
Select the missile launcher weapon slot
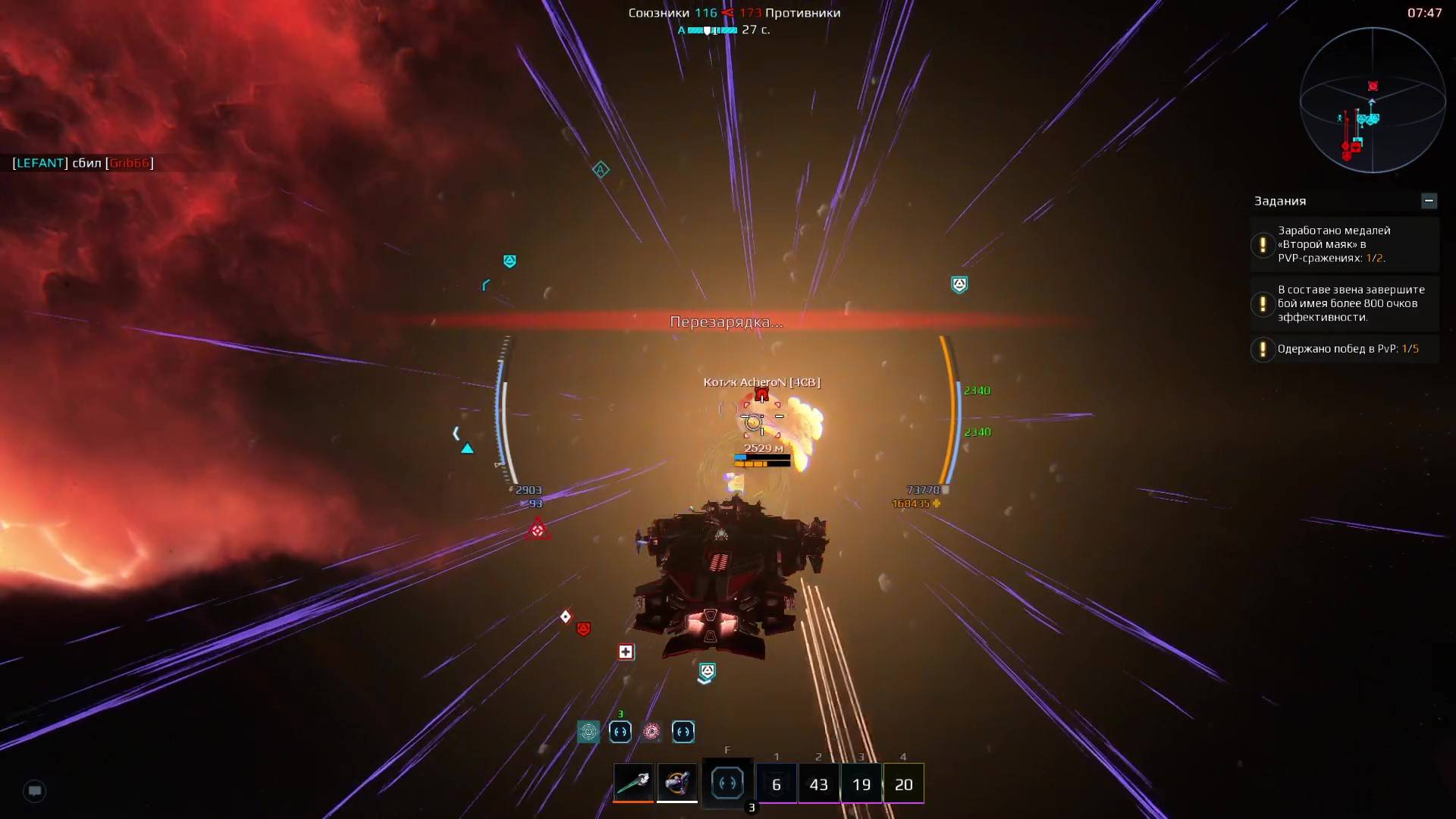pyautogui.click(x=677, y=782)
